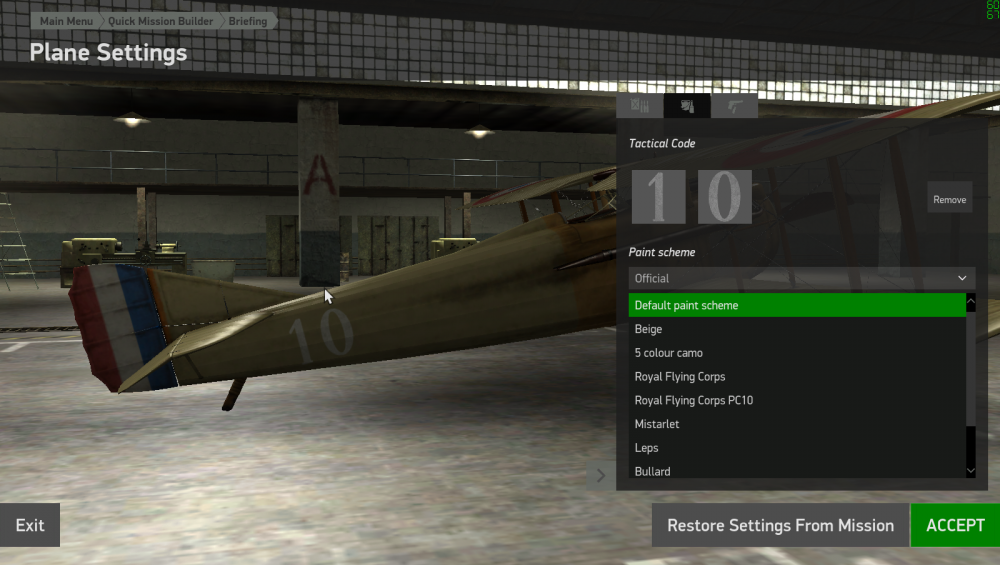Collapse the side panel with the arrow
The height and width of the screenshot is (565, 1000).
[x=601, y=475]
